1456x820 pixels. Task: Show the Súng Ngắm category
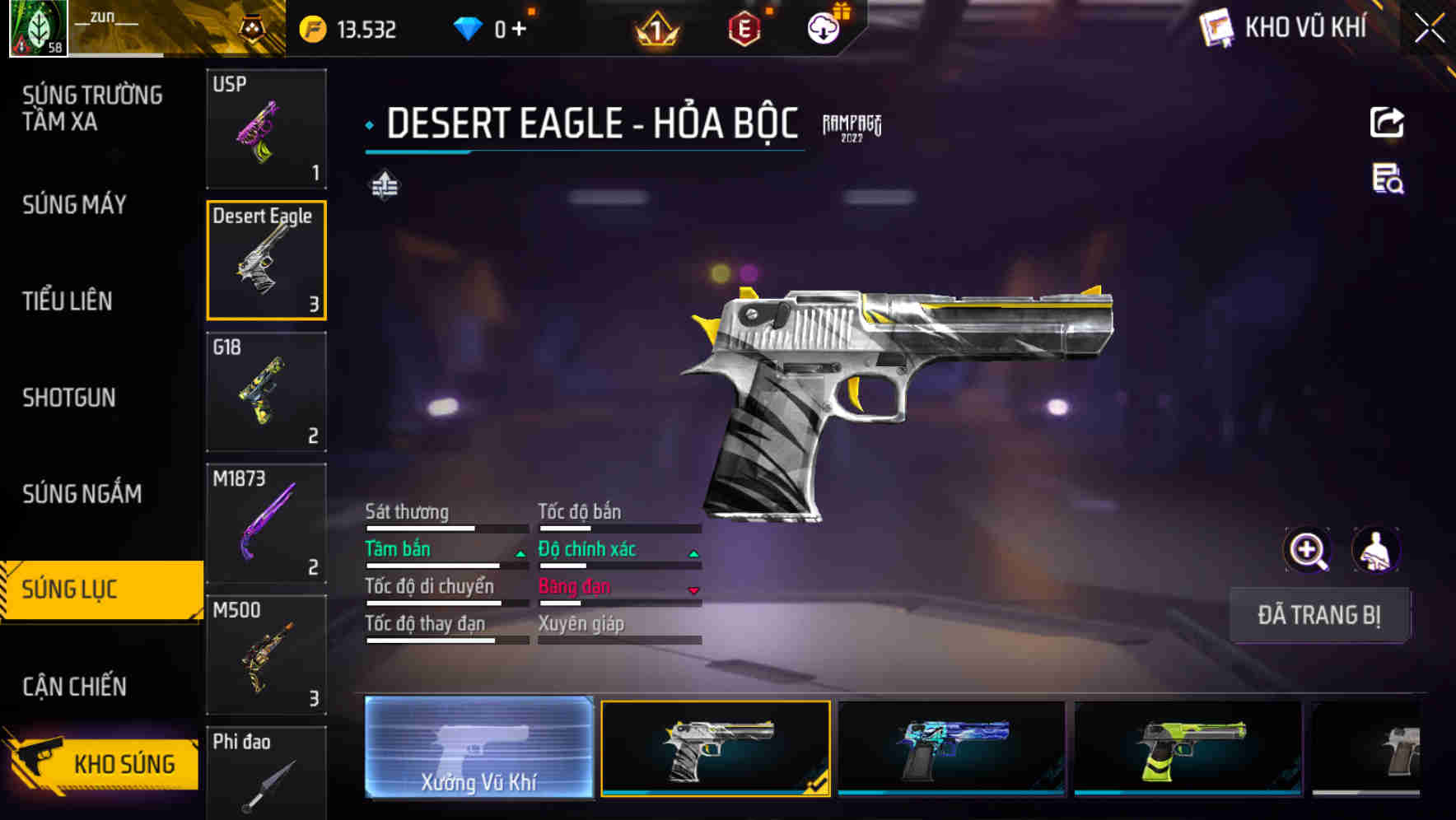click(x=82, y=494)
